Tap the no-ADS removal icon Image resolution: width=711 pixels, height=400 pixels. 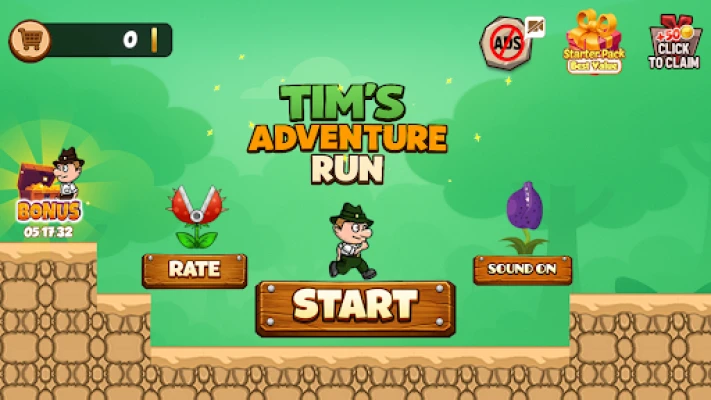pos(507,42)
